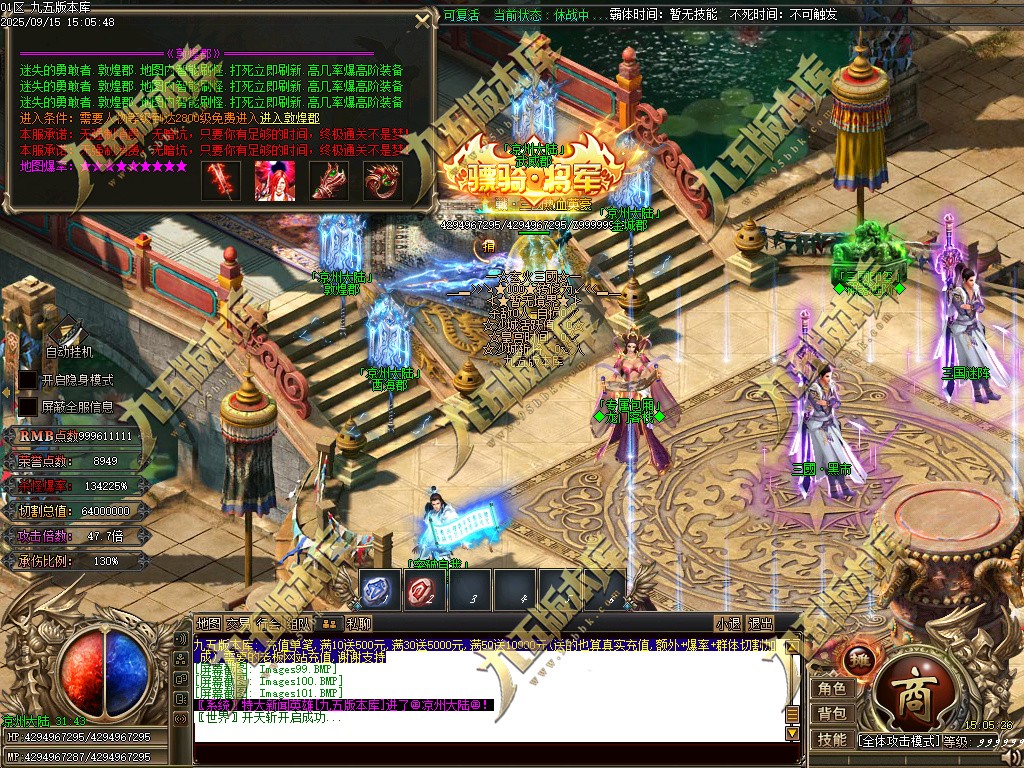Inspect the red gauntlet drop icon
The width and height of the screenshot is (1024, 768).
click(x=328, y=180)
